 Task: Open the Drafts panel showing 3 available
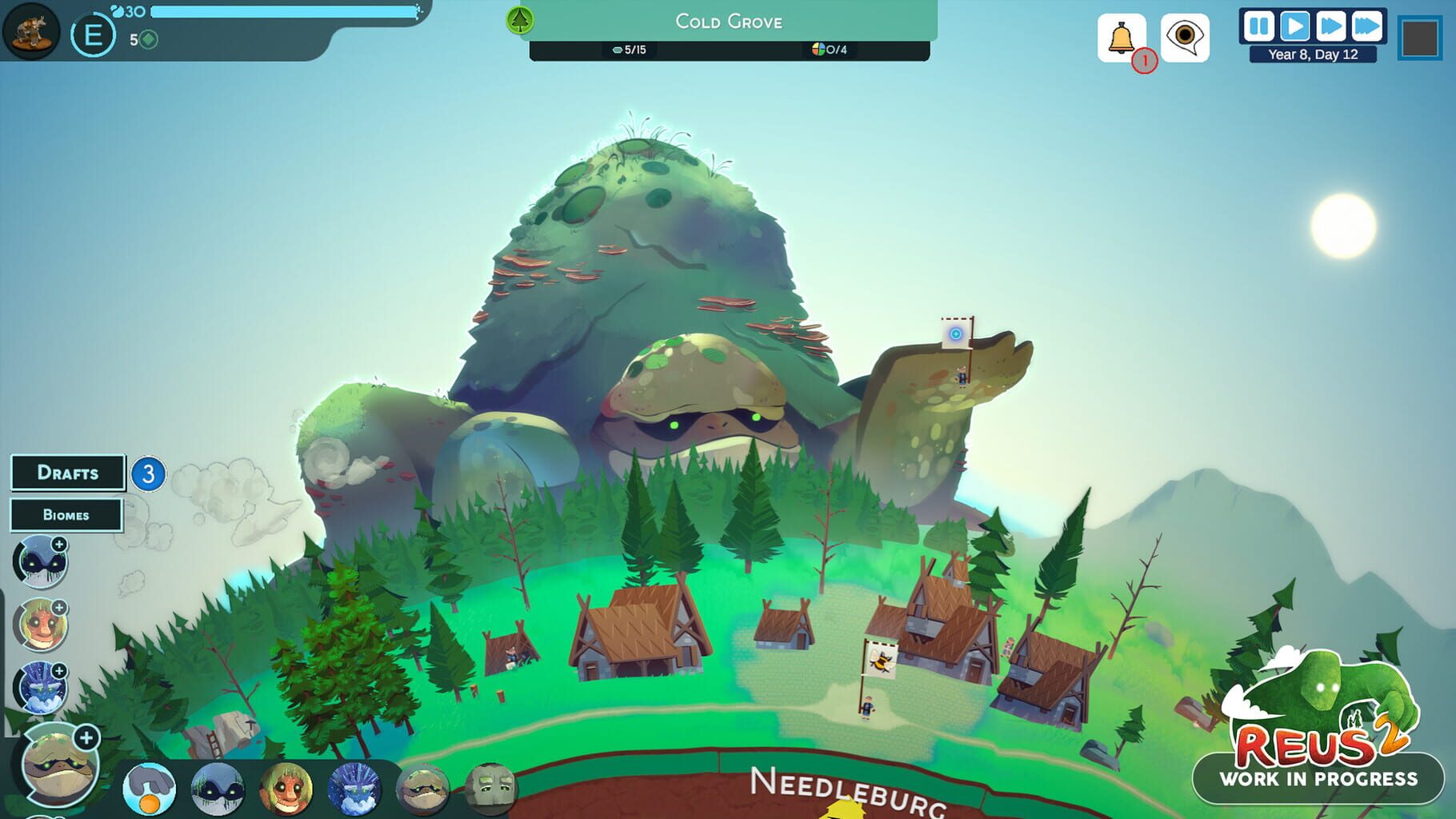tap(68, 473)
